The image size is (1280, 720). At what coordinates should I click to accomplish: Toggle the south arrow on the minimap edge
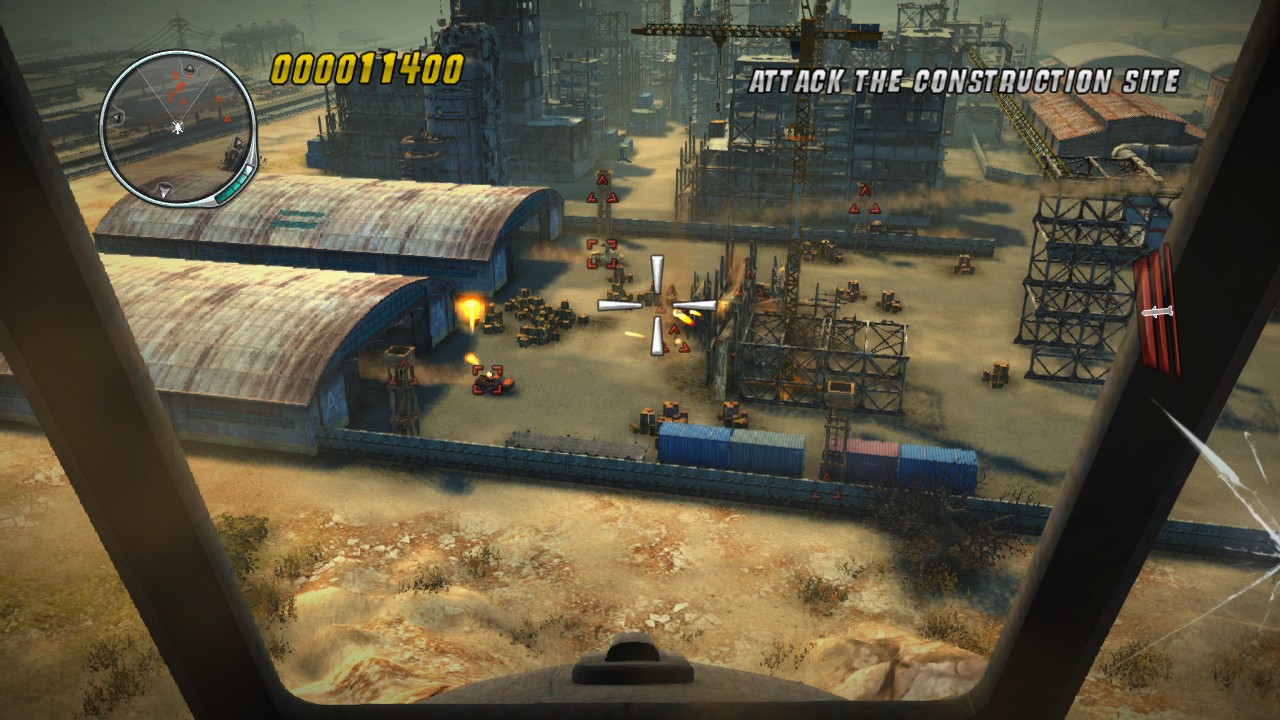pyautogui.click(x=164, y=187)
